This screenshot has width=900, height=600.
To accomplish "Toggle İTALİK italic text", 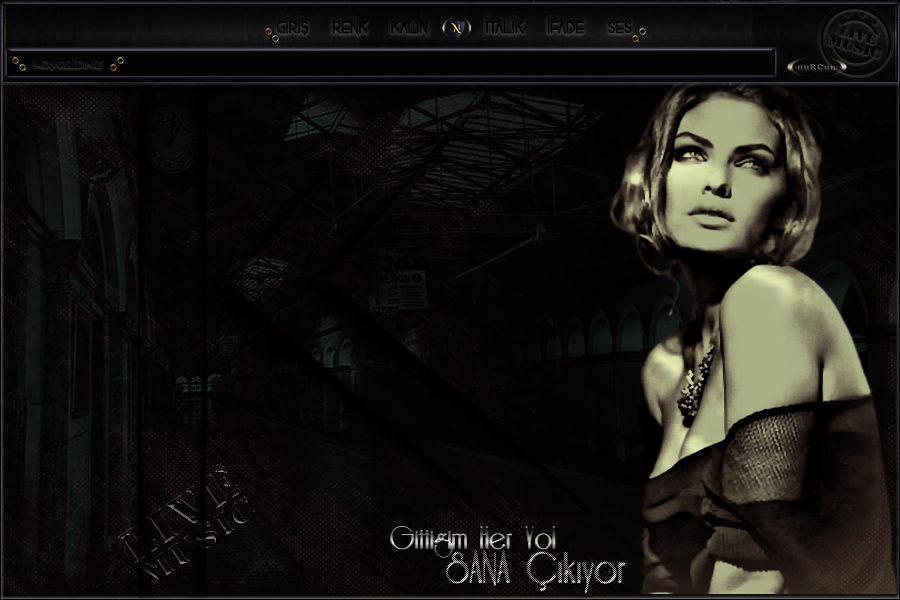I will tap(504, 28).
